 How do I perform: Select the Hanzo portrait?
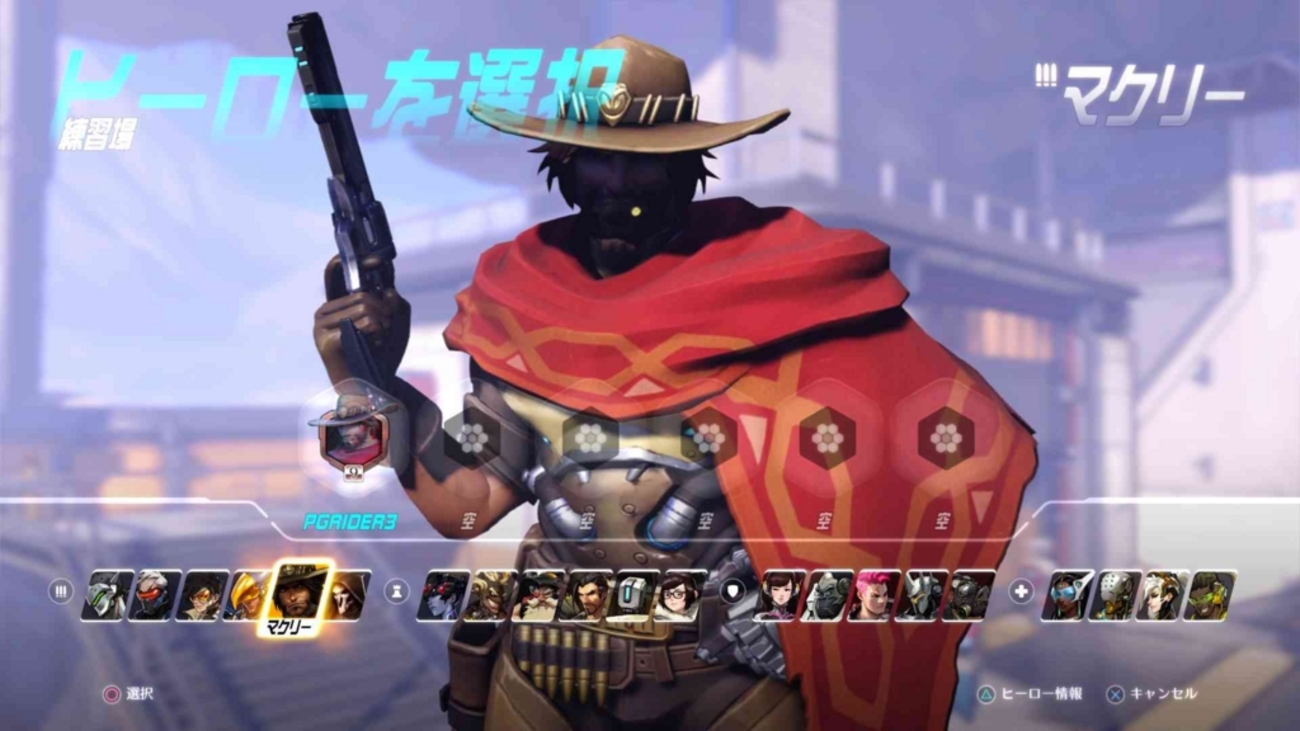pos(585,594)
